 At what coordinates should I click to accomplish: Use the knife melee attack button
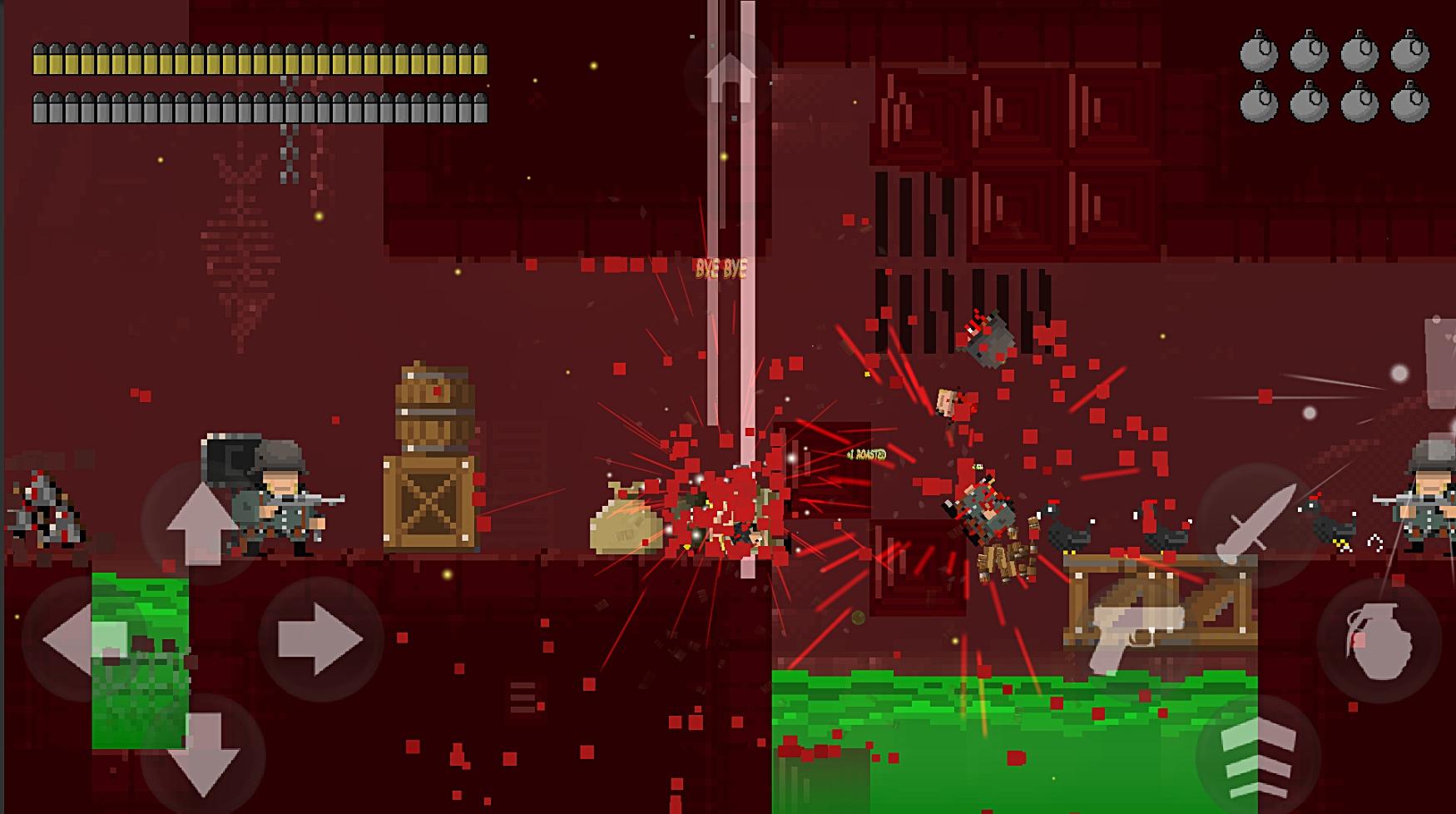(x=1258, y=523)
